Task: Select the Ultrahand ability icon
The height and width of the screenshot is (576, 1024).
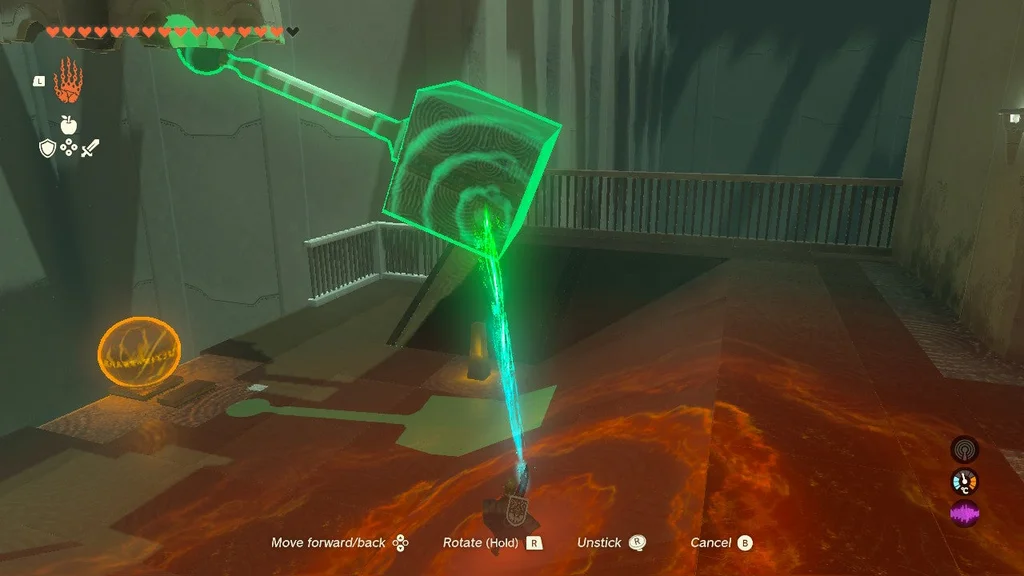Action: pyautogui.click(x=67, y=81)
